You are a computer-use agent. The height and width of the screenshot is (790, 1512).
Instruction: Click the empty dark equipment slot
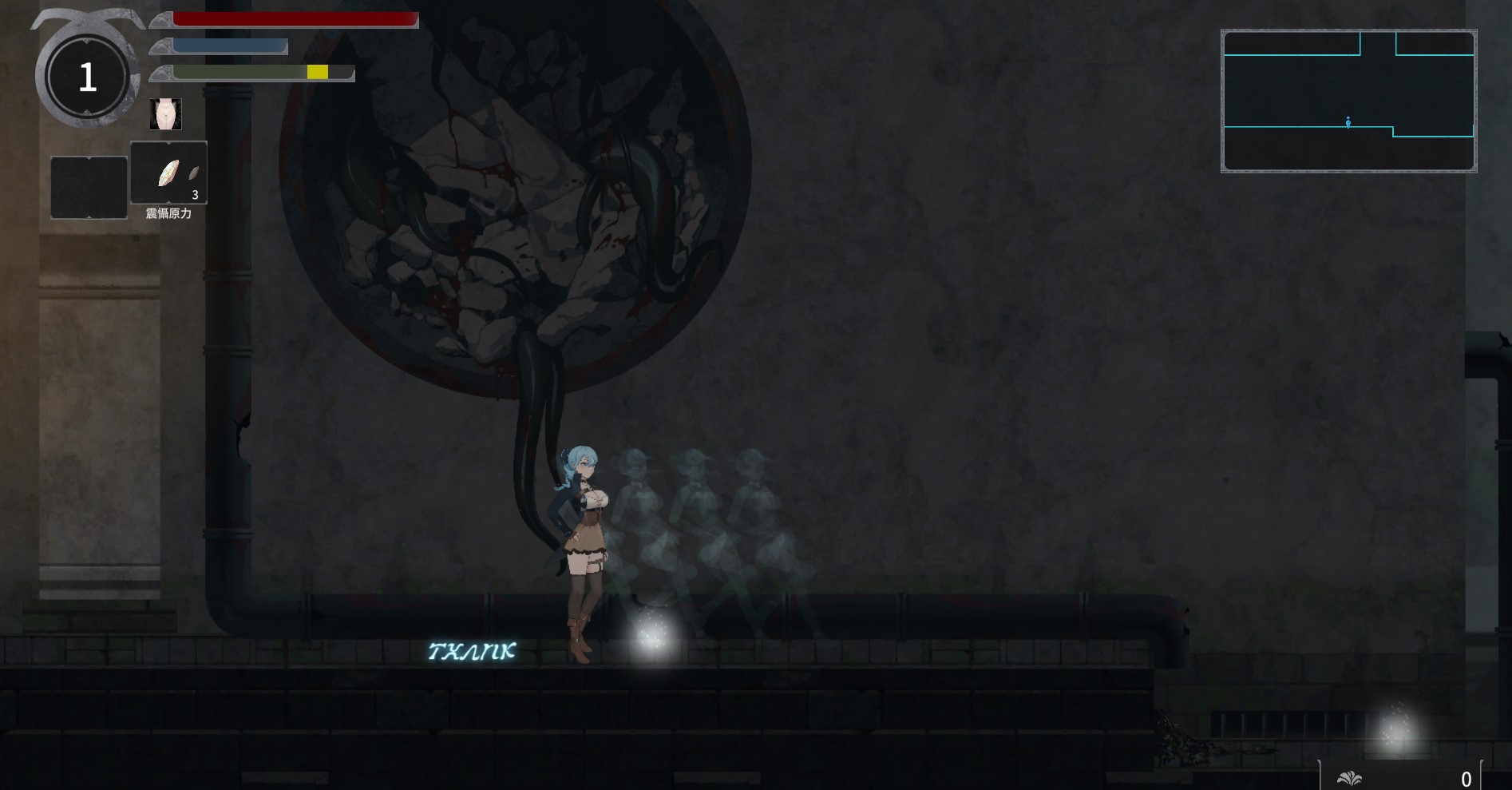click(x=89, y=187)
